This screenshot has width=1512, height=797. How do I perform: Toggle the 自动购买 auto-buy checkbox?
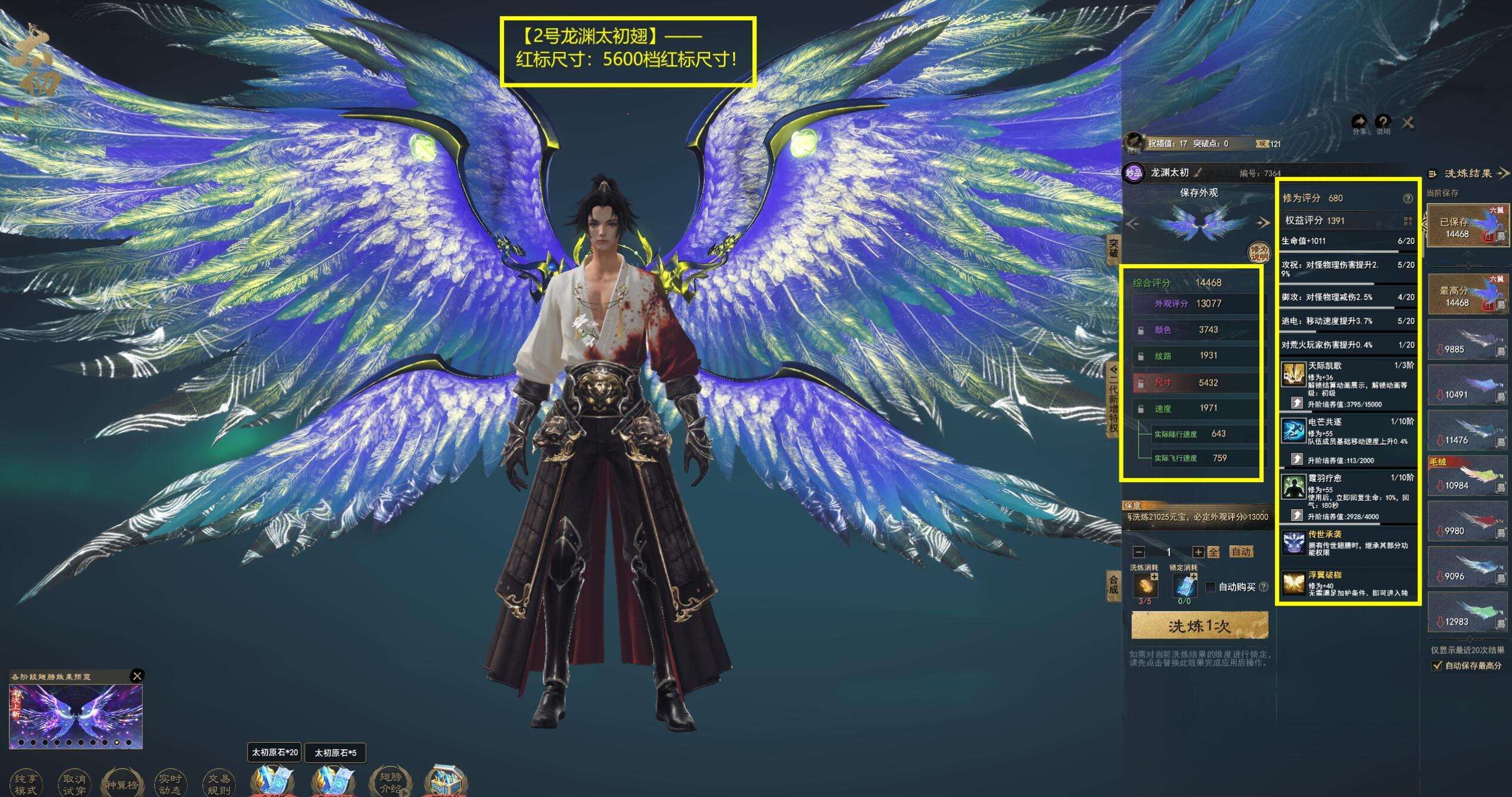[x=1211, y=587]
